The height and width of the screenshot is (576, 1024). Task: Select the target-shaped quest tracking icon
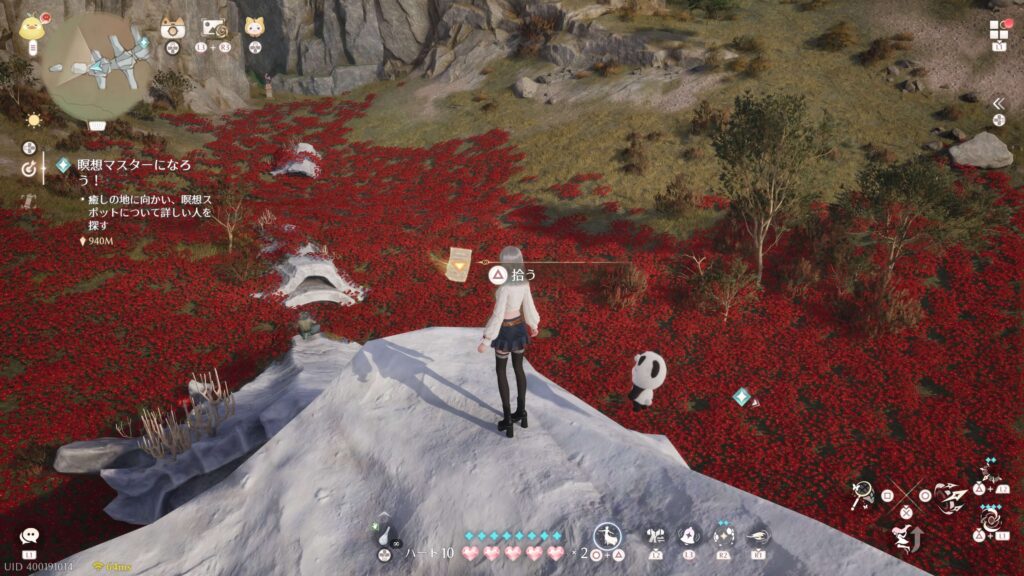(x=29, y=169)
